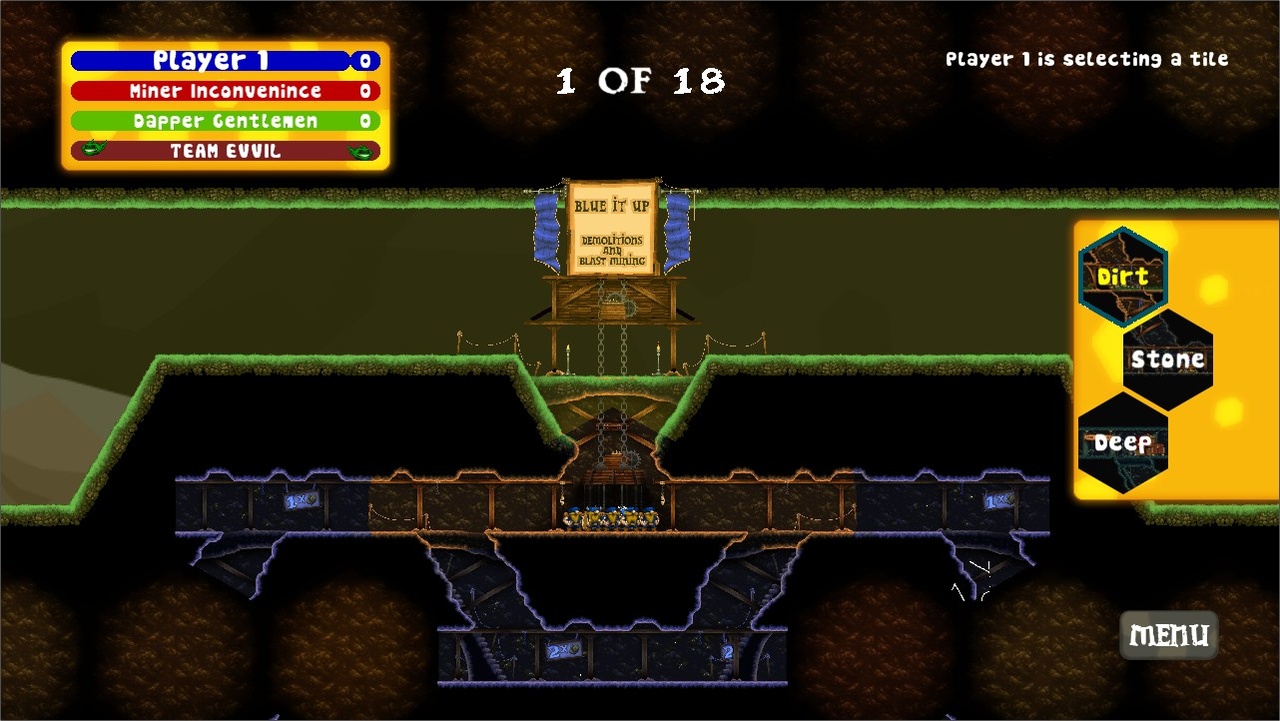Click the 2x multiplier sign in the lower tunnel

(x=562, y=650)
